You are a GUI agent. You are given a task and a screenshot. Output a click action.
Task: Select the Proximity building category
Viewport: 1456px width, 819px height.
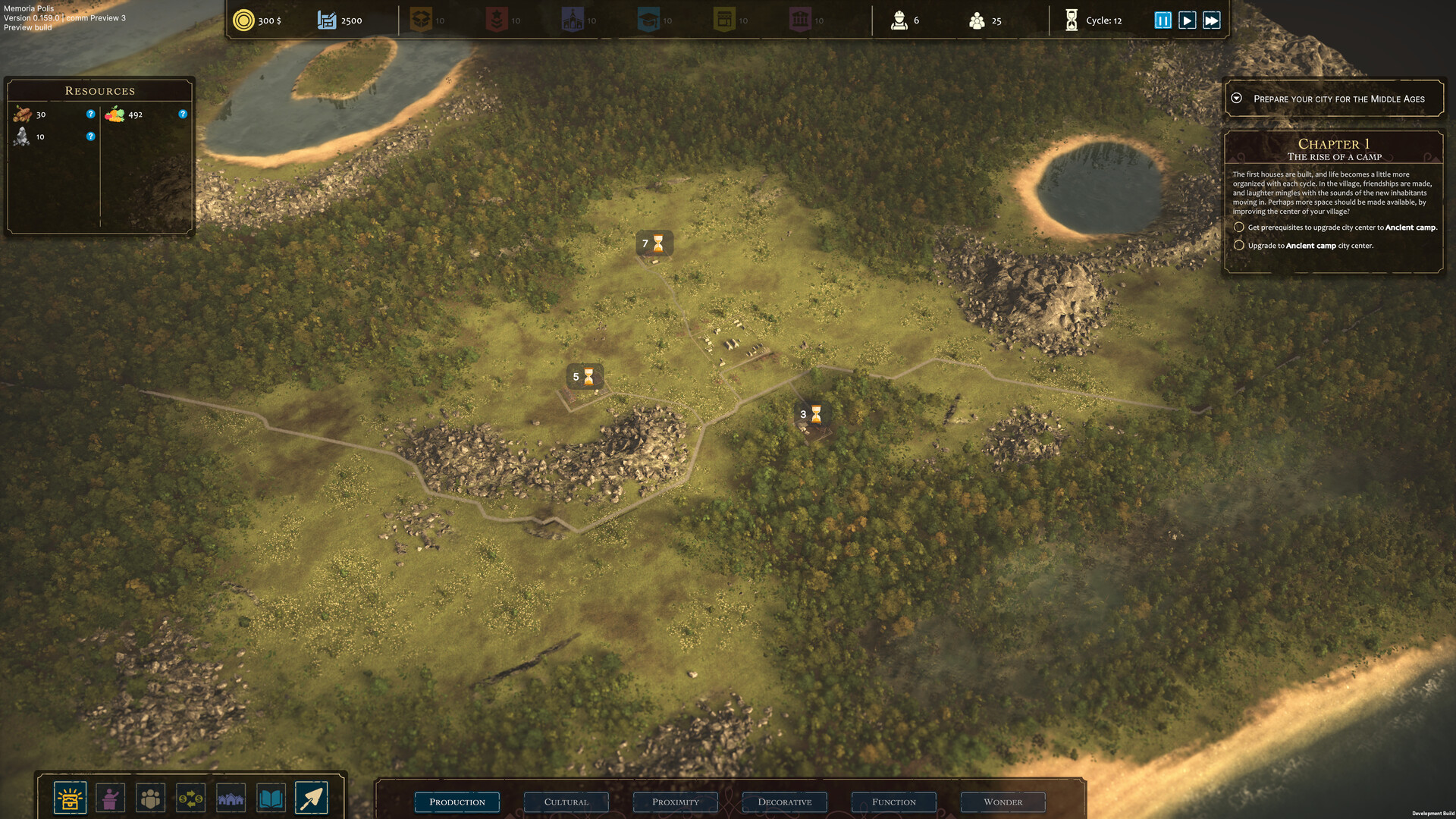click(x=675, y=802)
